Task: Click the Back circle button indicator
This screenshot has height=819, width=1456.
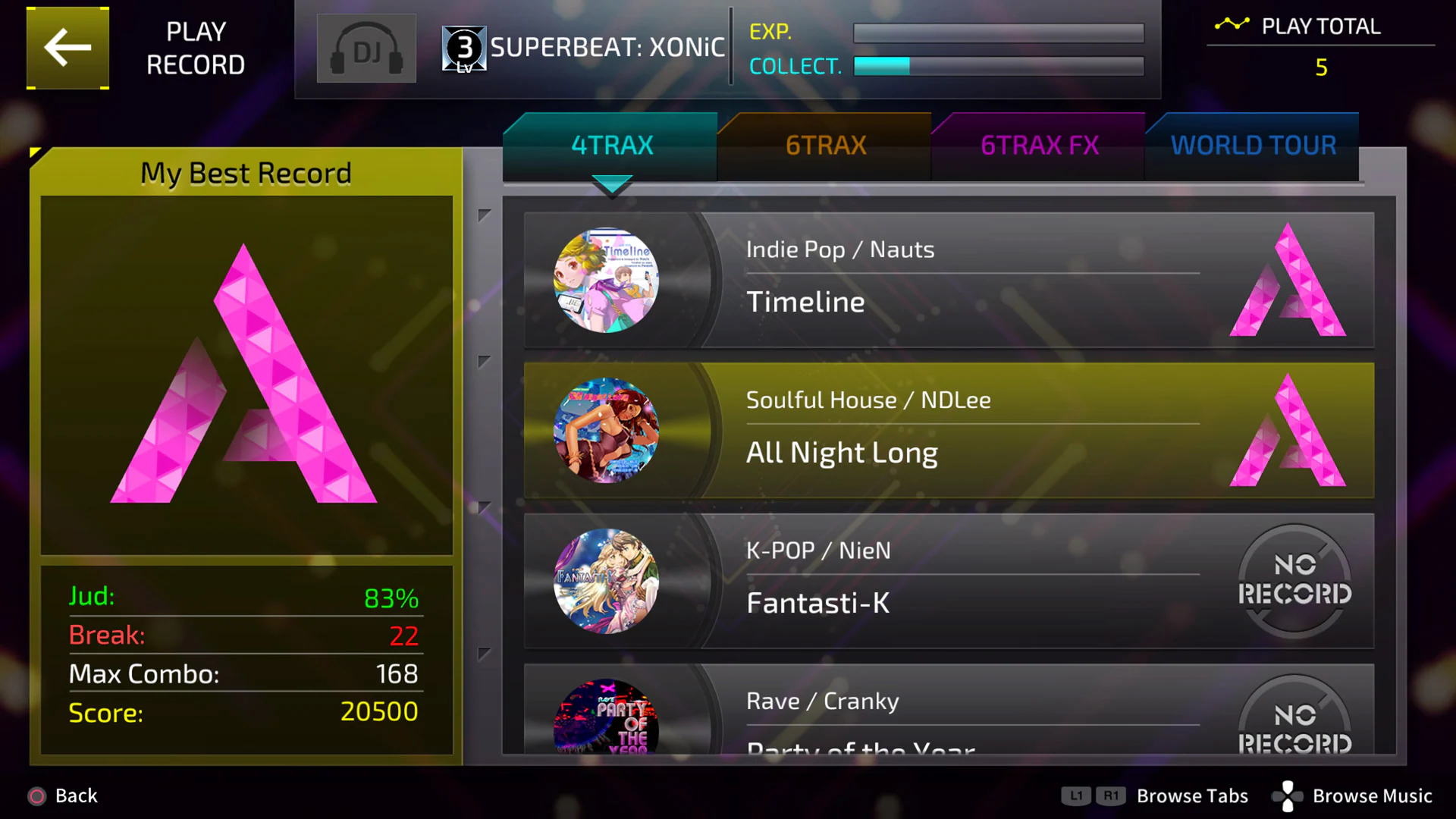Action: click(36, 795)
